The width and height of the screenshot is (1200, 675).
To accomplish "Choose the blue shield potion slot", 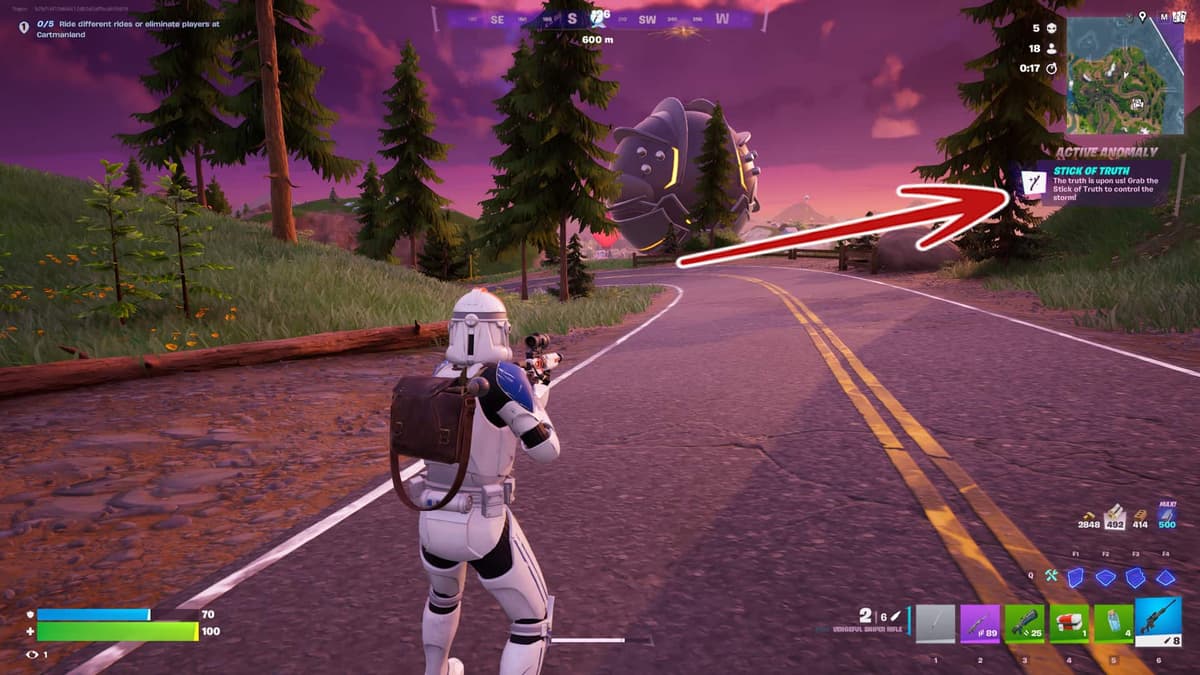I will click(1113, 624).
